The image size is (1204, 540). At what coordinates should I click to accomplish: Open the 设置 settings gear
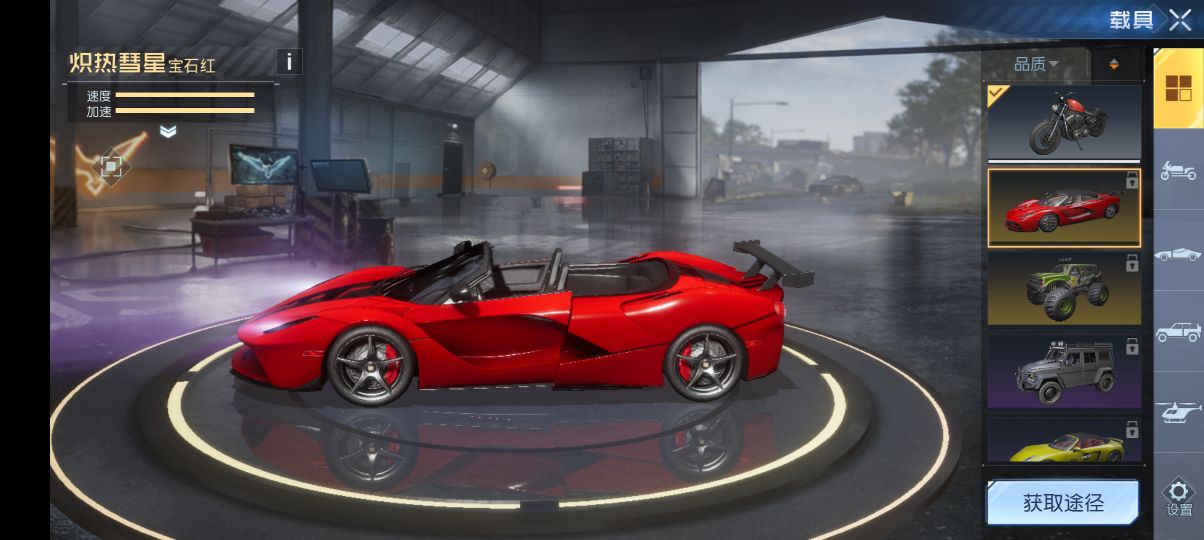tap(1179, 497)
